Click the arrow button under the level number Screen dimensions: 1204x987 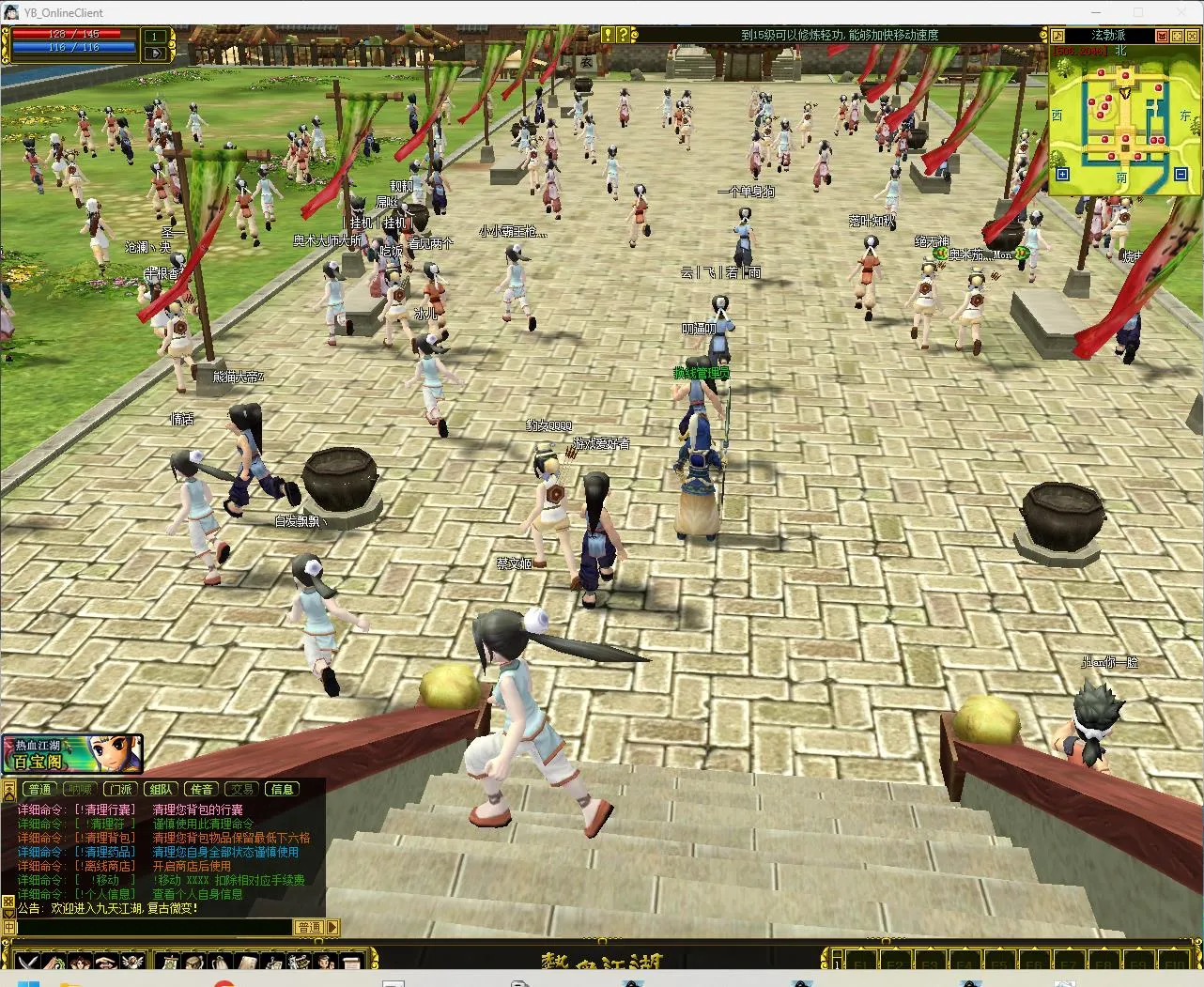click(155, 54)
